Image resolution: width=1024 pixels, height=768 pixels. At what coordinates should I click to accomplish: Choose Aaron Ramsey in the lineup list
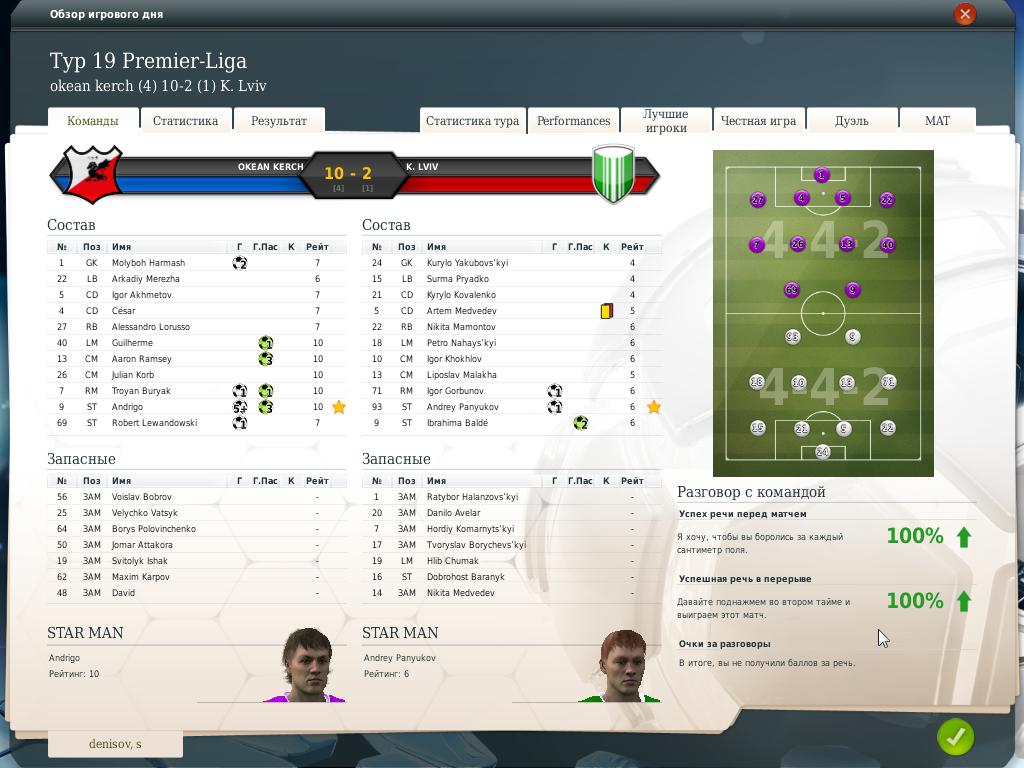[141, 359]
